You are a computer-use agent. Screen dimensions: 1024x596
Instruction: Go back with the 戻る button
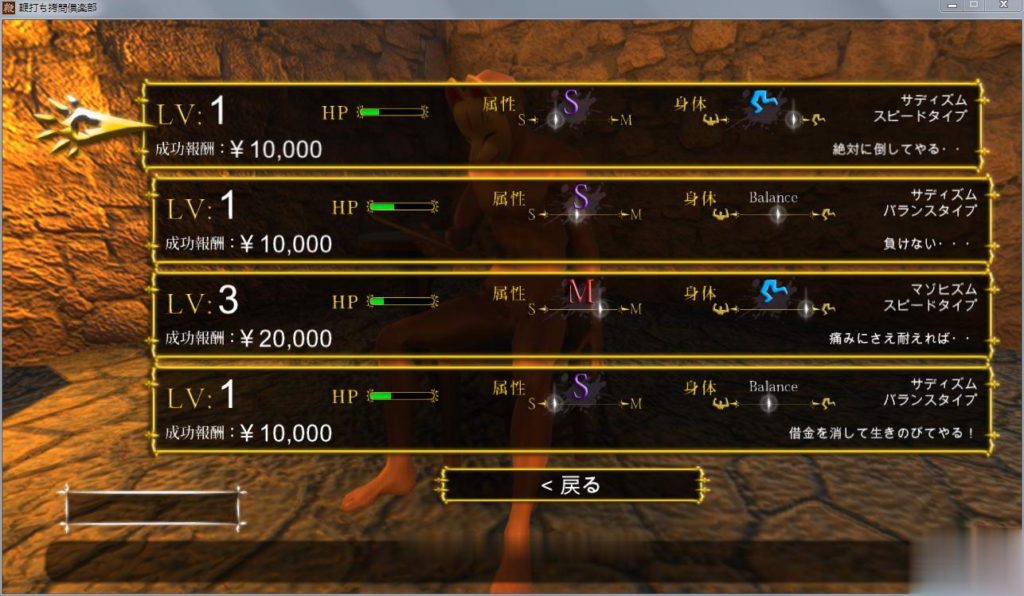pos(573,486)
